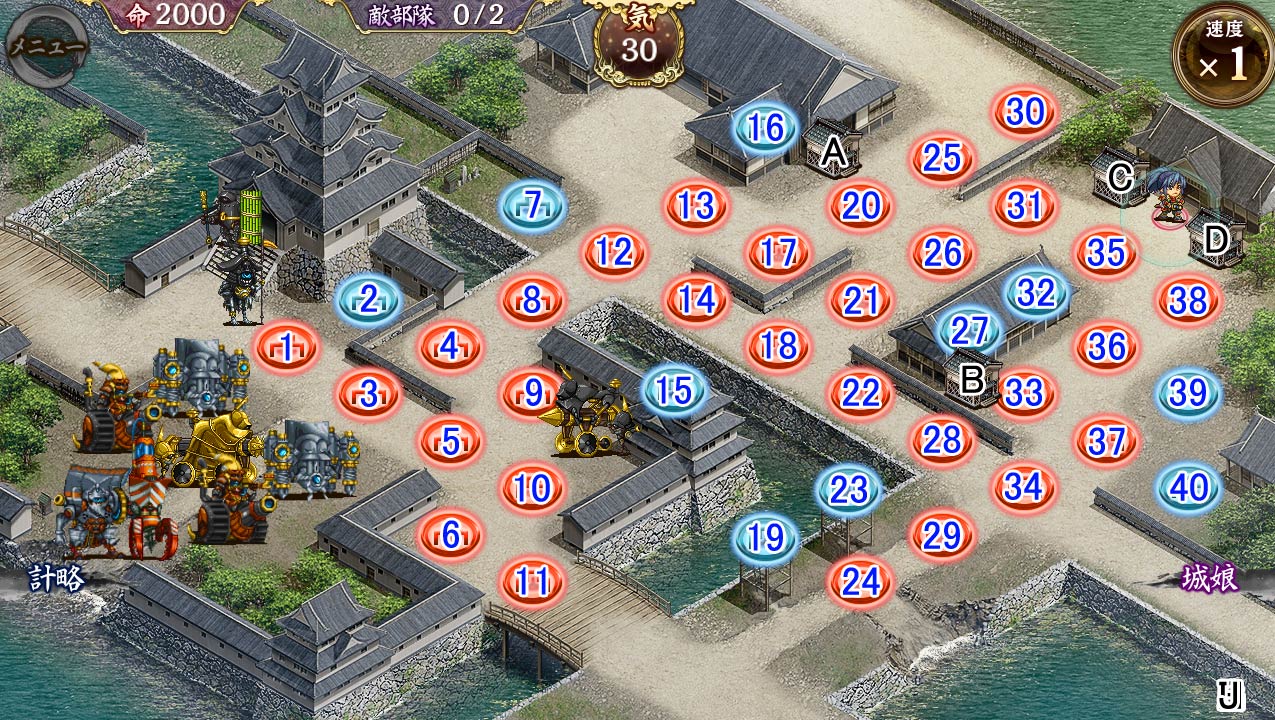This screenshot has height=720, width=1275.
Task: Select red placement tile 24
Action: (x=860, y=581)
